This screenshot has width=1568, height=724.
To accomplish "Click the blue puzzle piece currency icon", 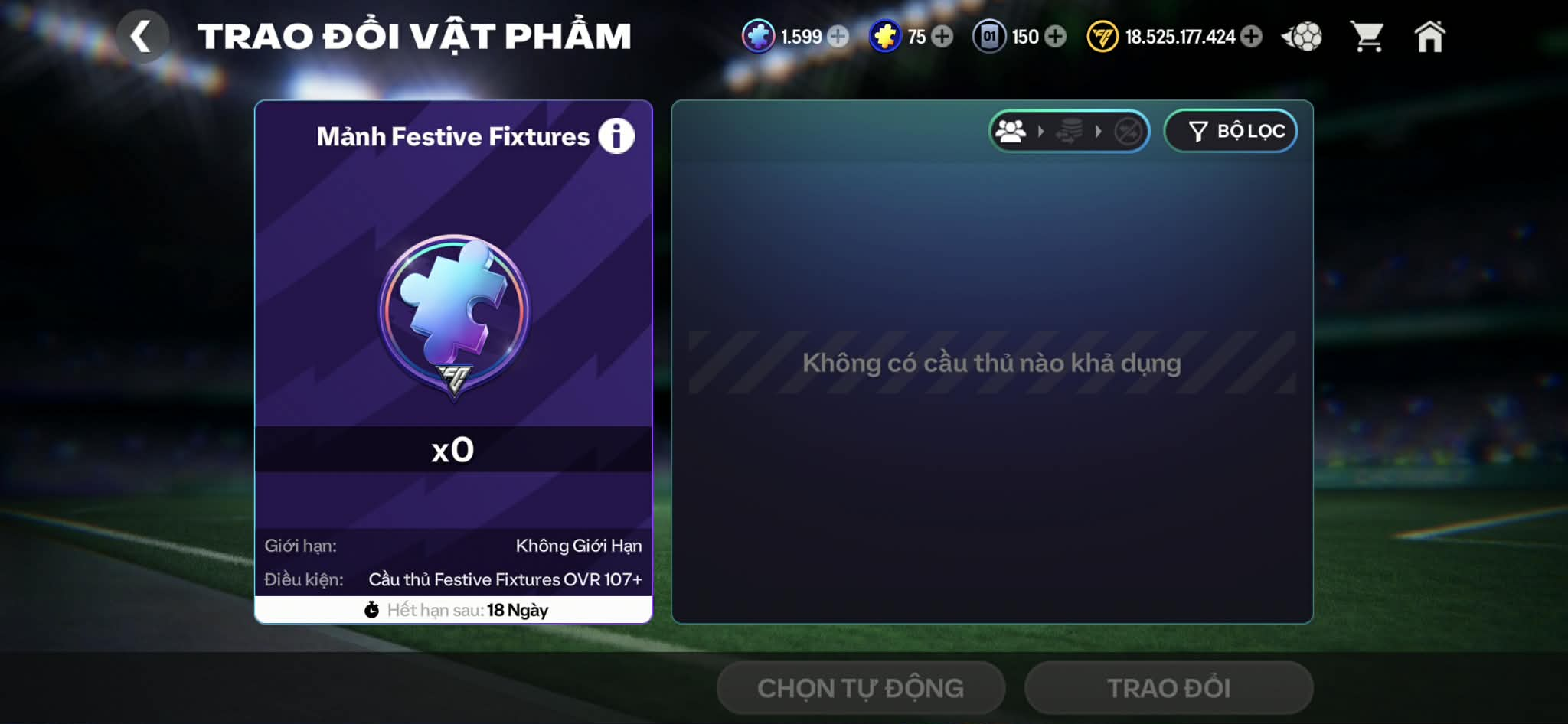I will (x=759, y=35).
